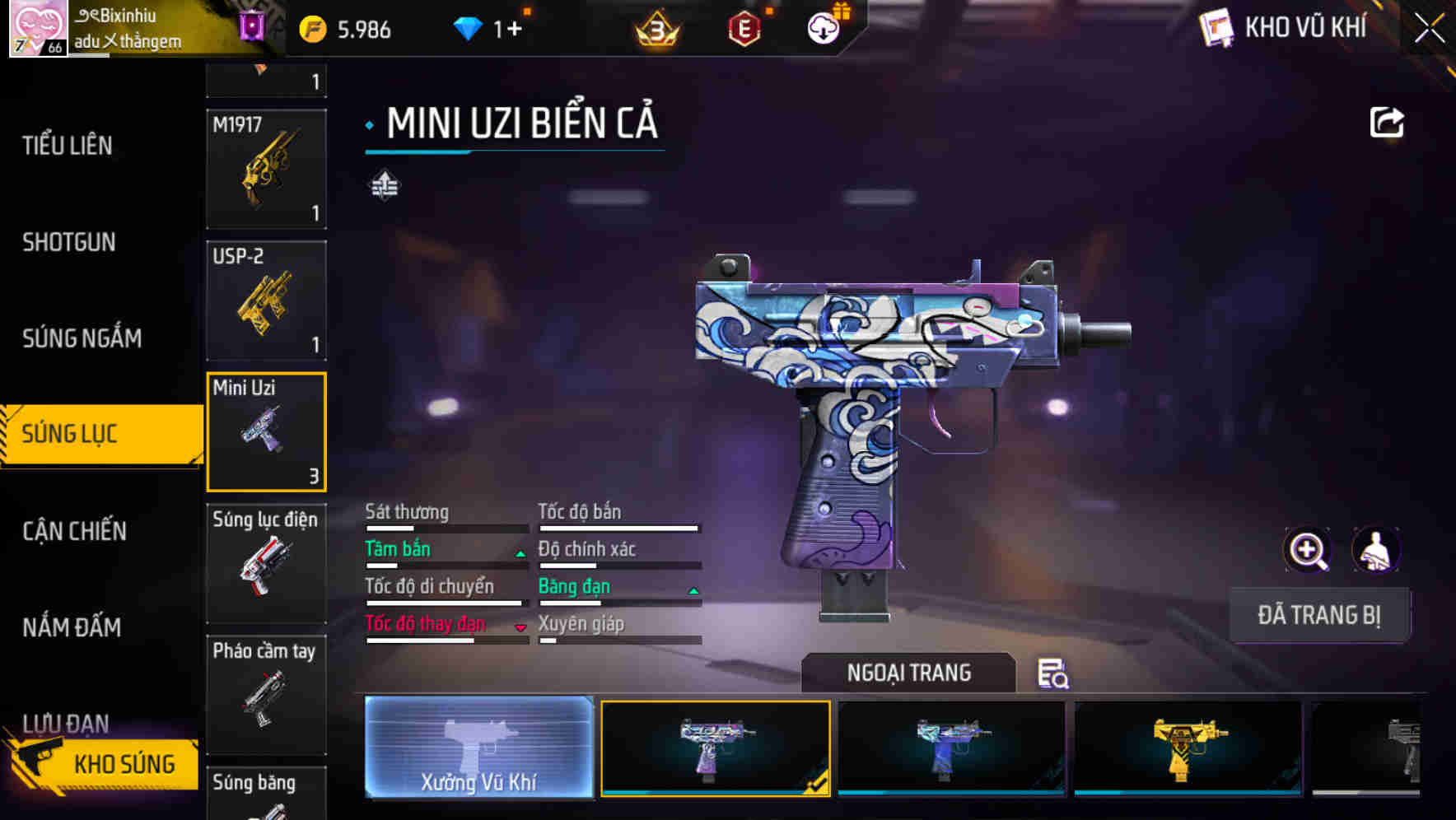Open the Xưởng Vũ Khí workshop tile
The height and width of the screenshot is (820, 1456).
click(x=478, y=747)
